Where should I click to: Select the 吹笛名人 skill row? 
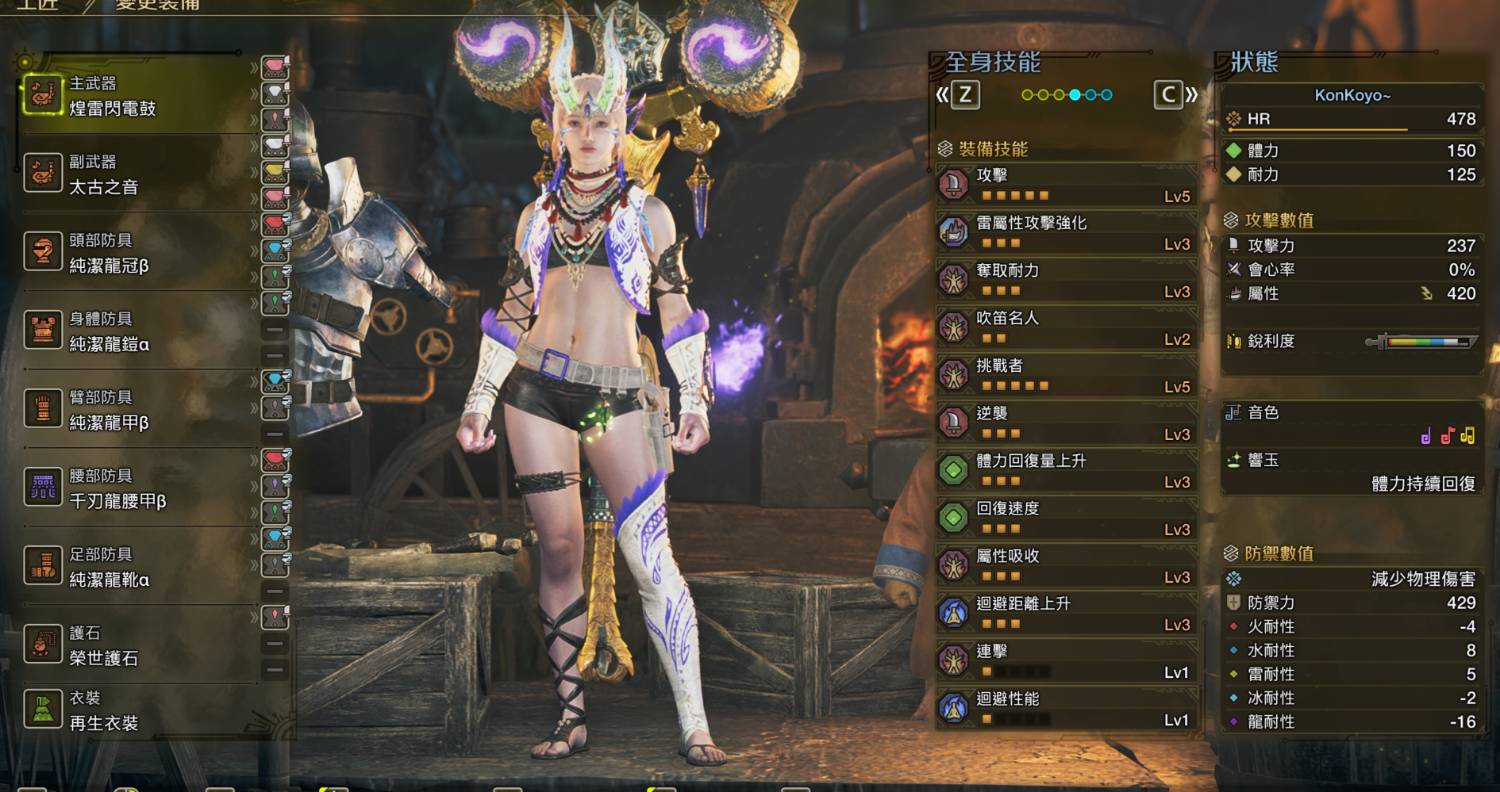[x=1066, y=327]
